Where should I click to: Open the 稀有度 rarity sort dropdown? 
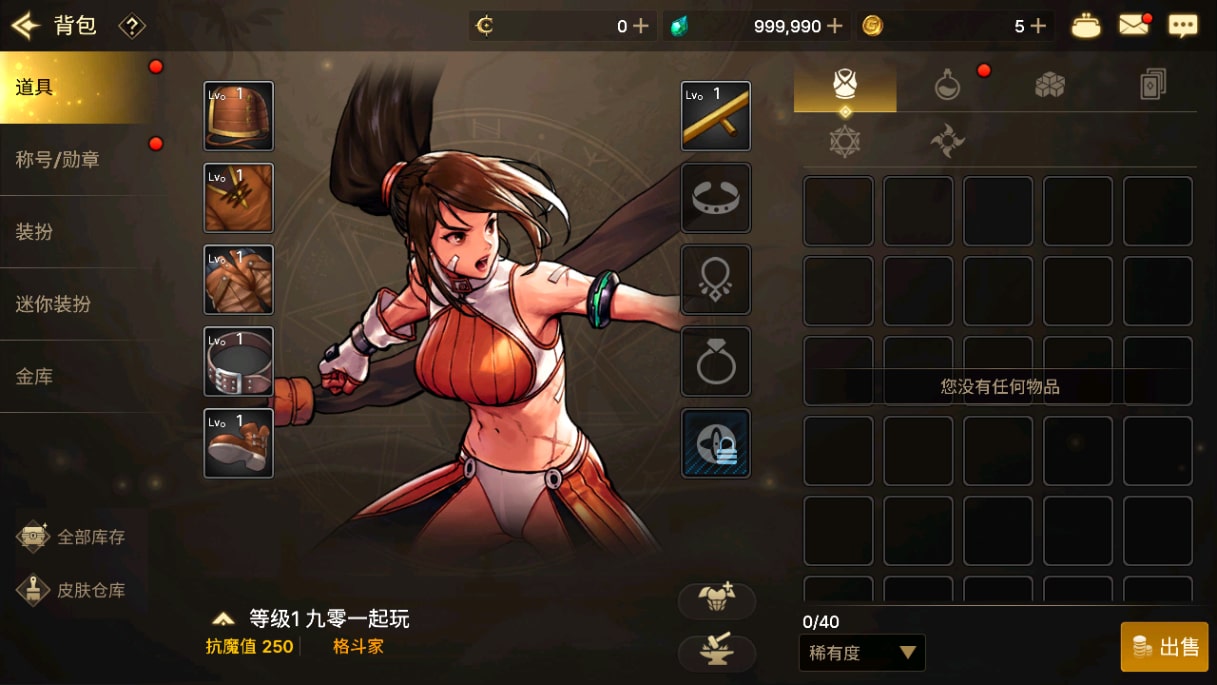[x=862, y=653]
